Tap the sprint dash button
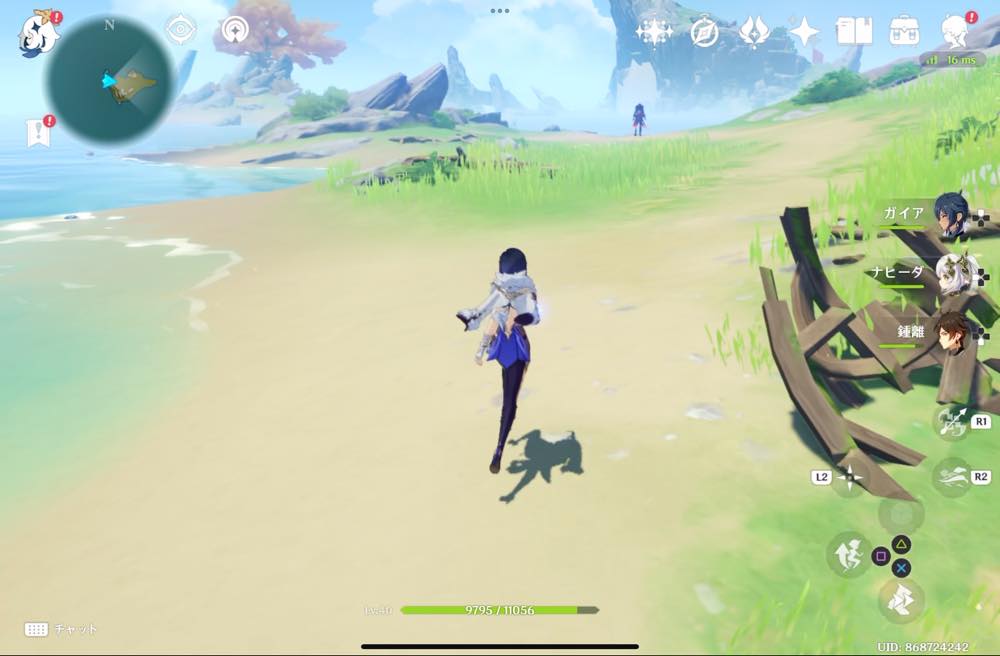The width and height of the screenshot is (1000, 656). pyautogui.click(x=950, y=476)
